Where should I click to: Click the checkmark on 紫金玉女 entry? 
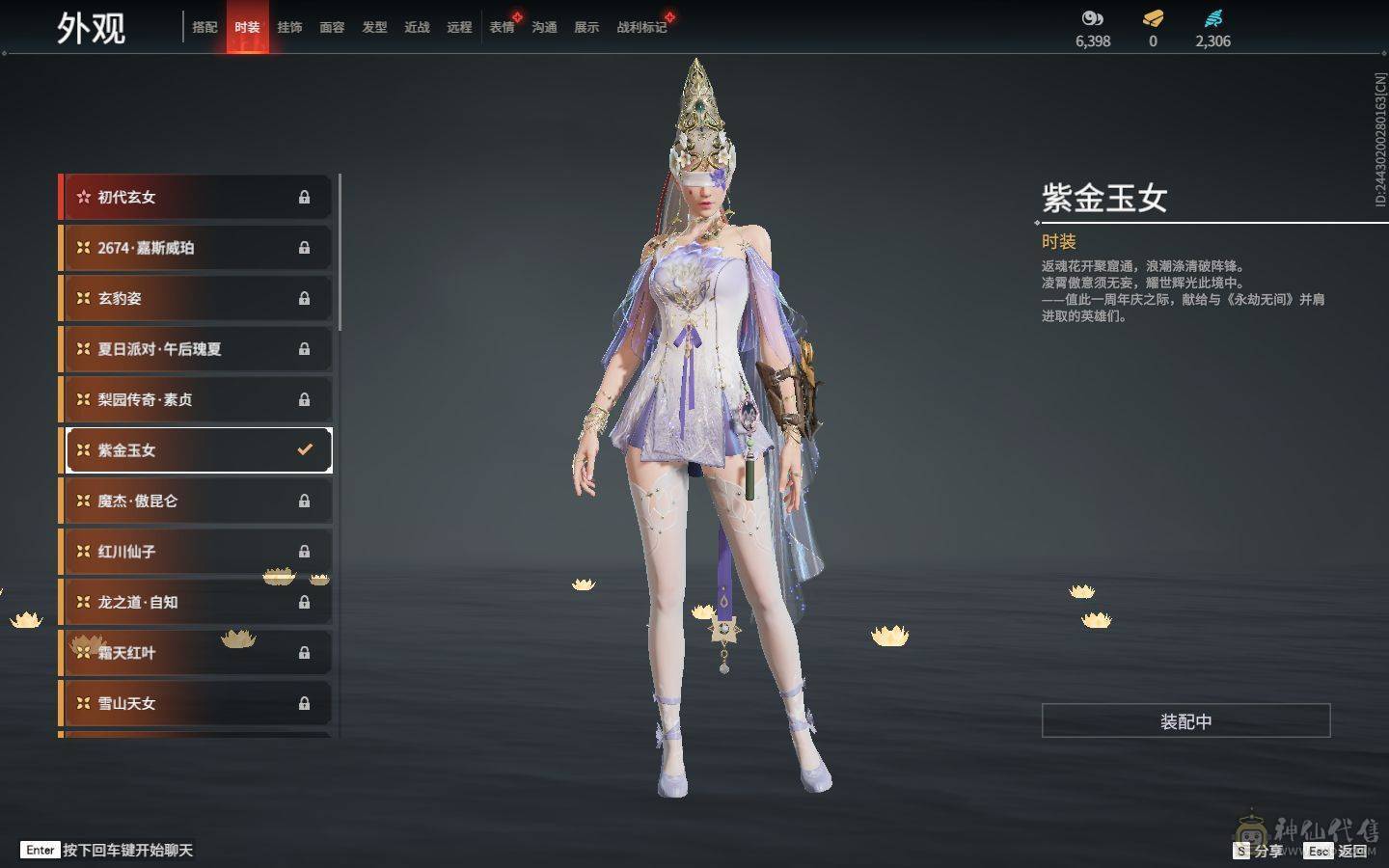point(307,449)
